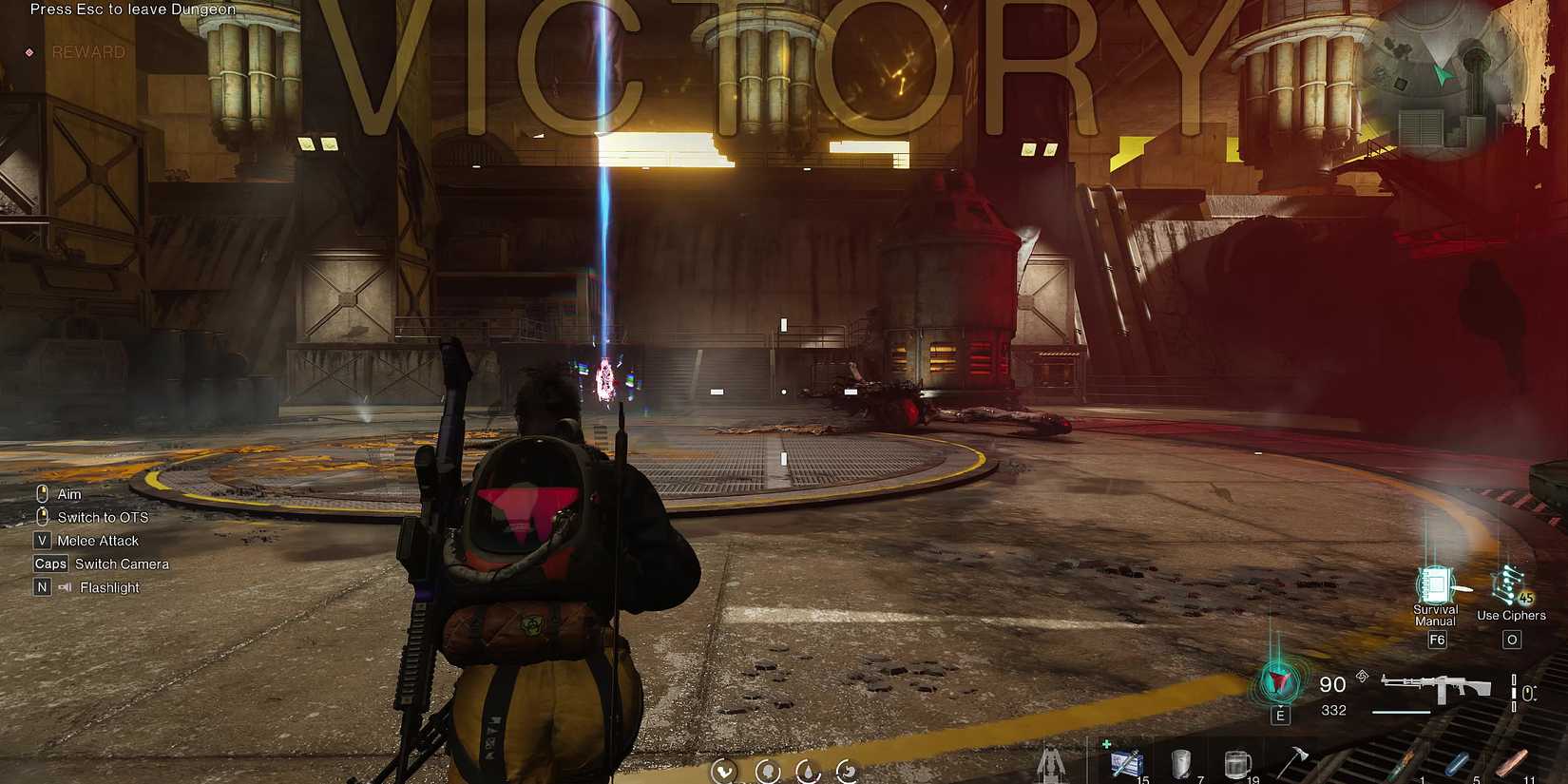Viewport: 1568px width, 784px height.
Task: Select the canteen item in the hotbar
Action: (1181, 762)
